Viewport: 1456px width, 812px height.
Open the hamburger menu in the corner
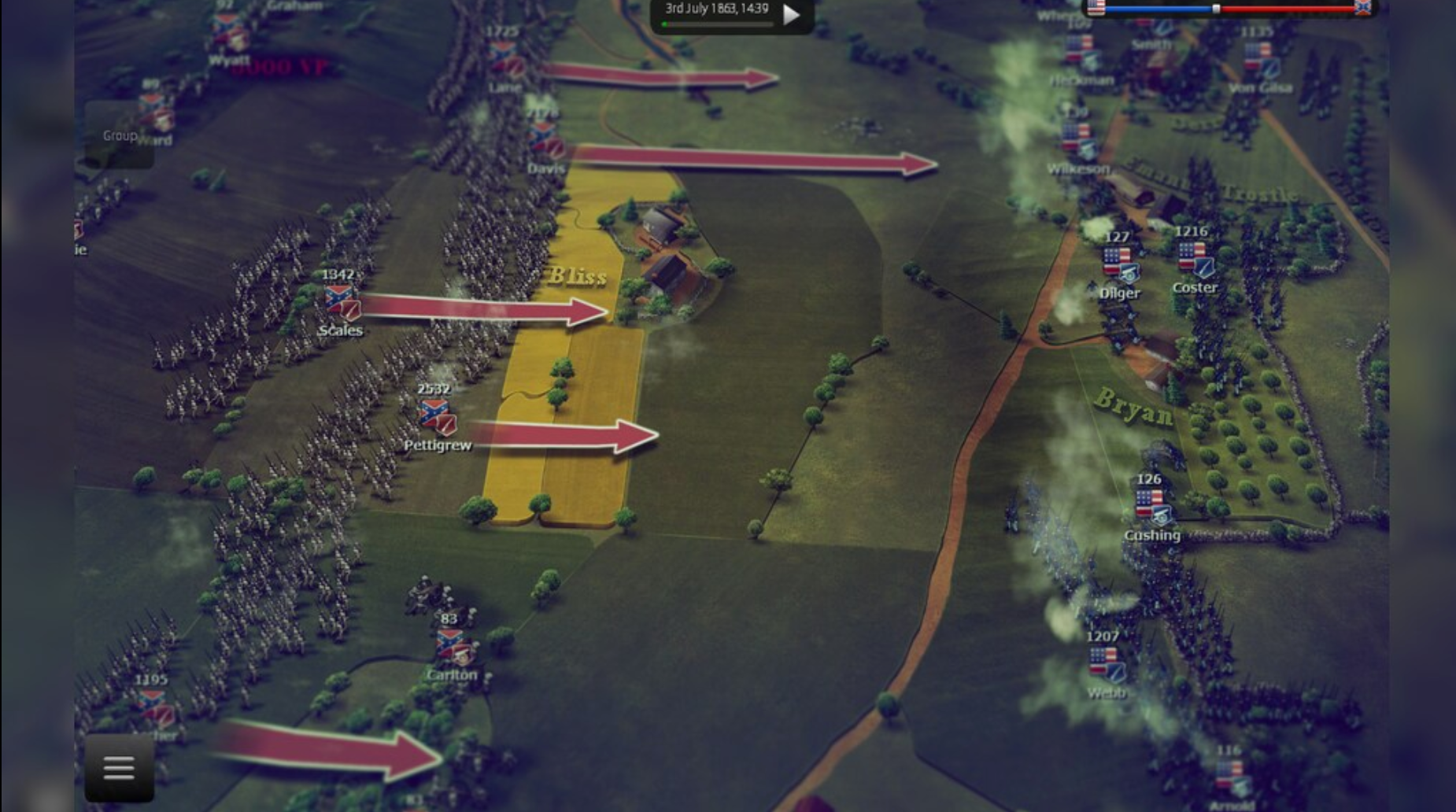(x=118, y=767)
